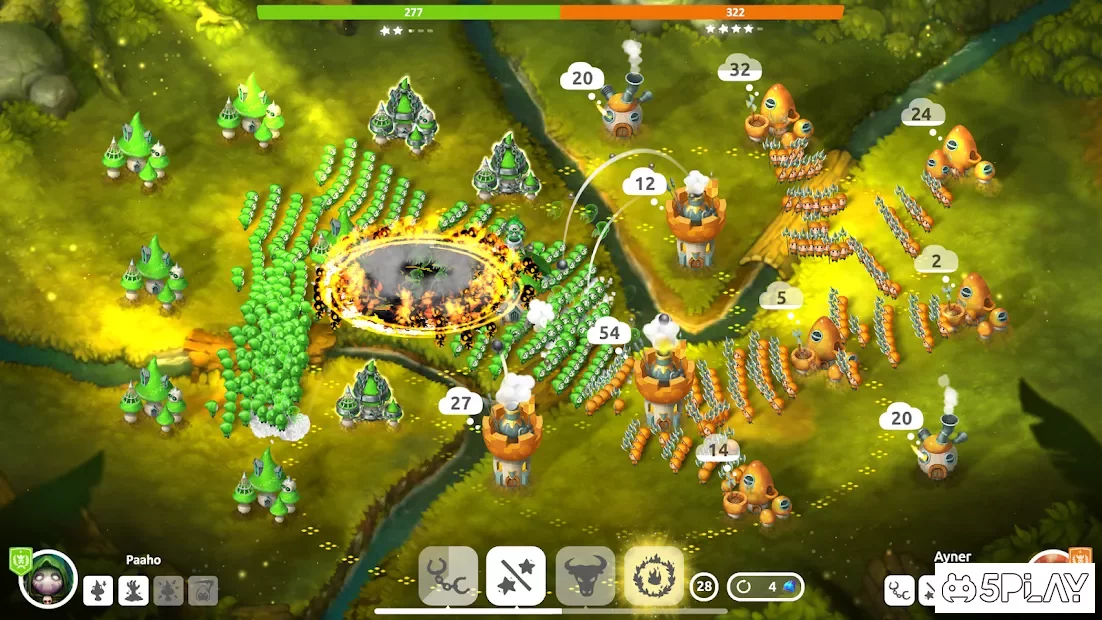Cast the glowing ring of fire skill
This screenshot has width=1102, height=620.
pyautogui.click(x=654, y=576)
